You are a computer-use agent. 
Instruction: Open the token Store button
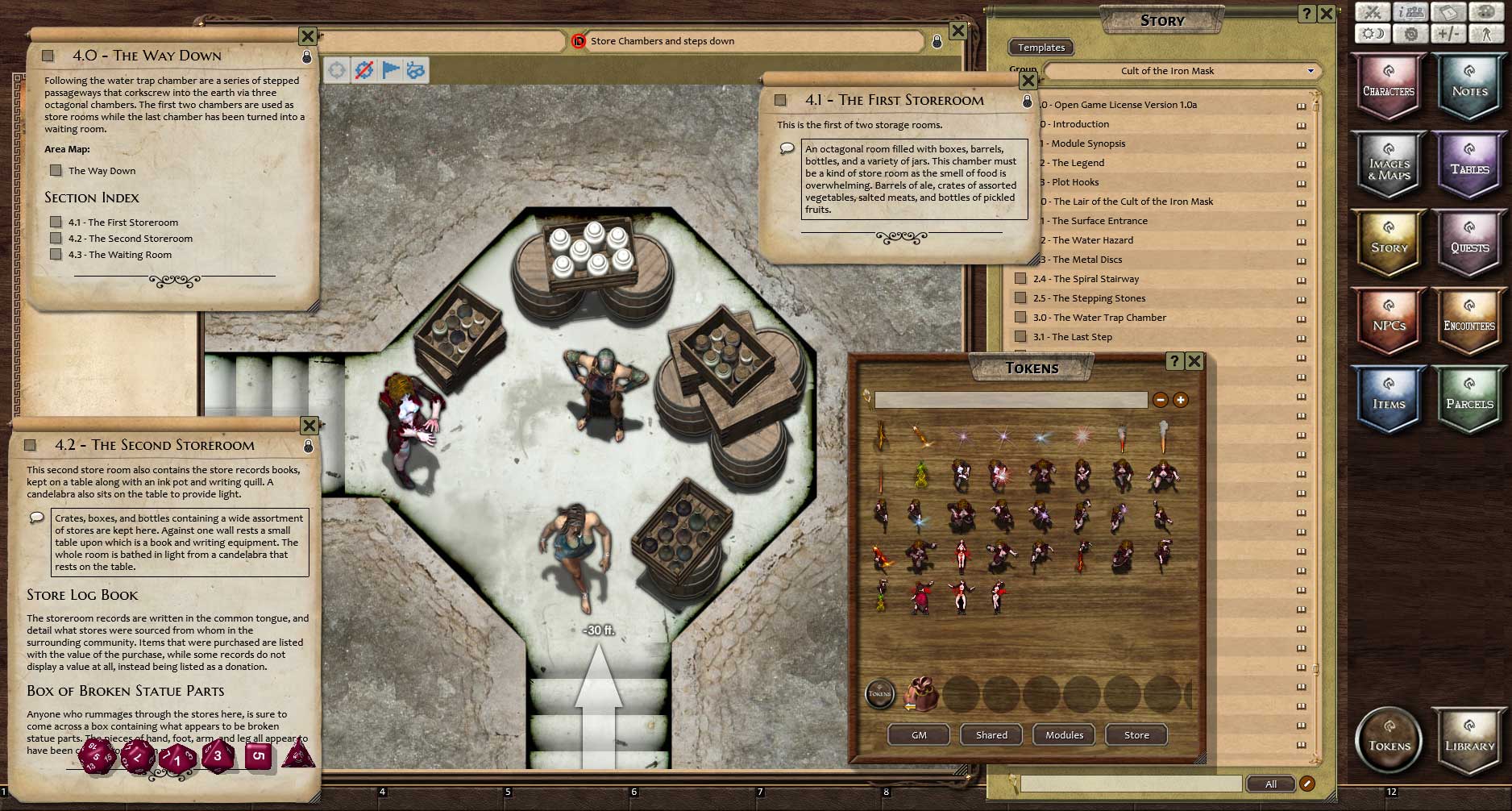(x=1136, y=735)
